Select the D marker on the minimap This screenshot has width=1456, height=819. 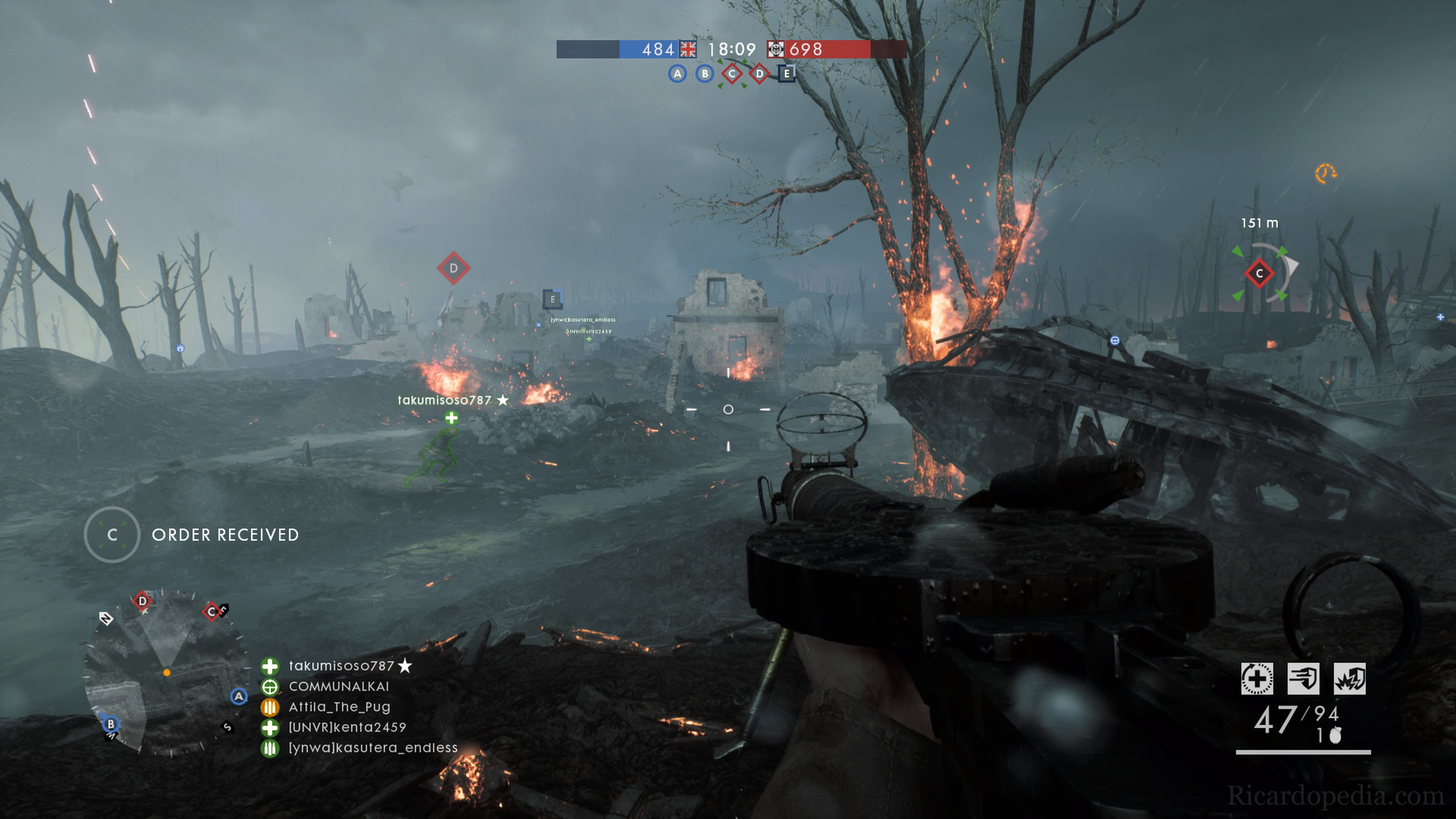pyautogui.click(x=143, y=601)
